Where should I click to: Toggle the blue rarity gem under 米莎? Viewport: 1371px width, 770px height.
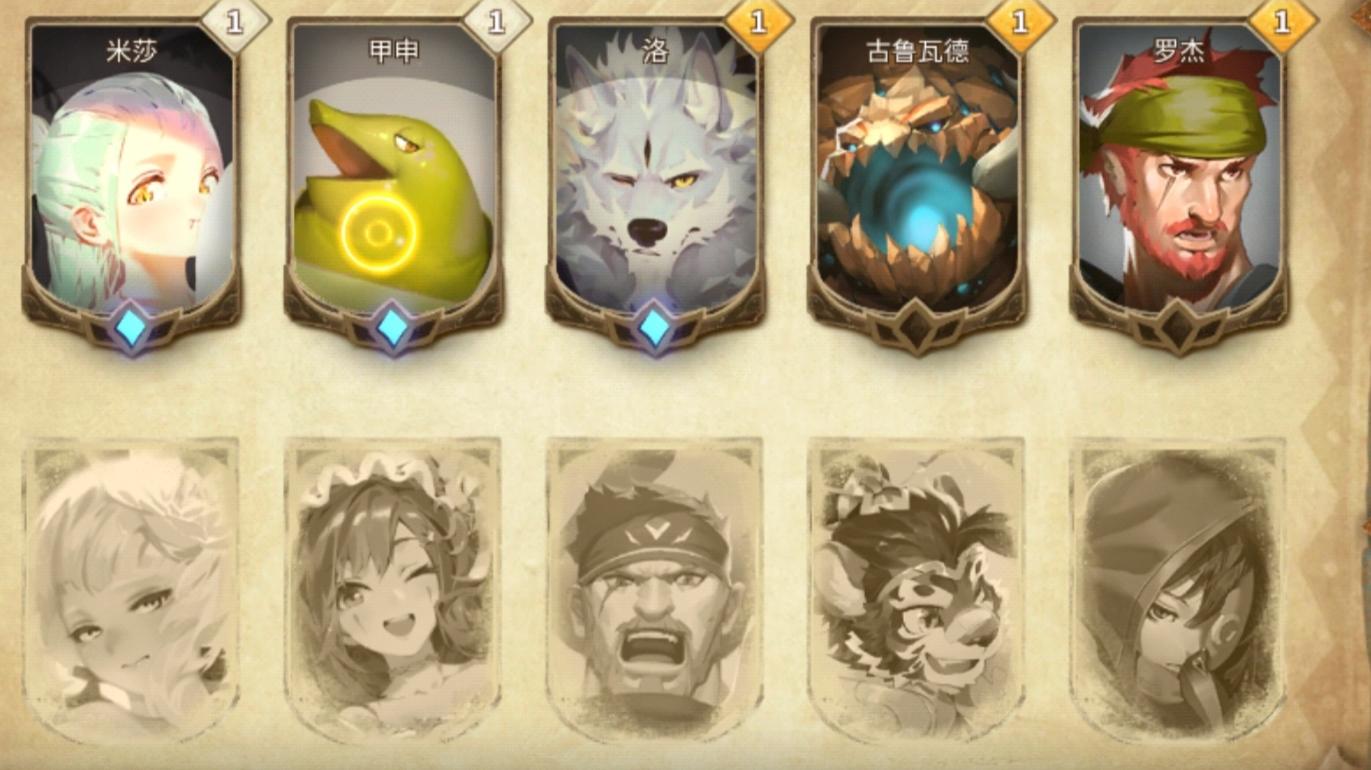tap(130, 326)
